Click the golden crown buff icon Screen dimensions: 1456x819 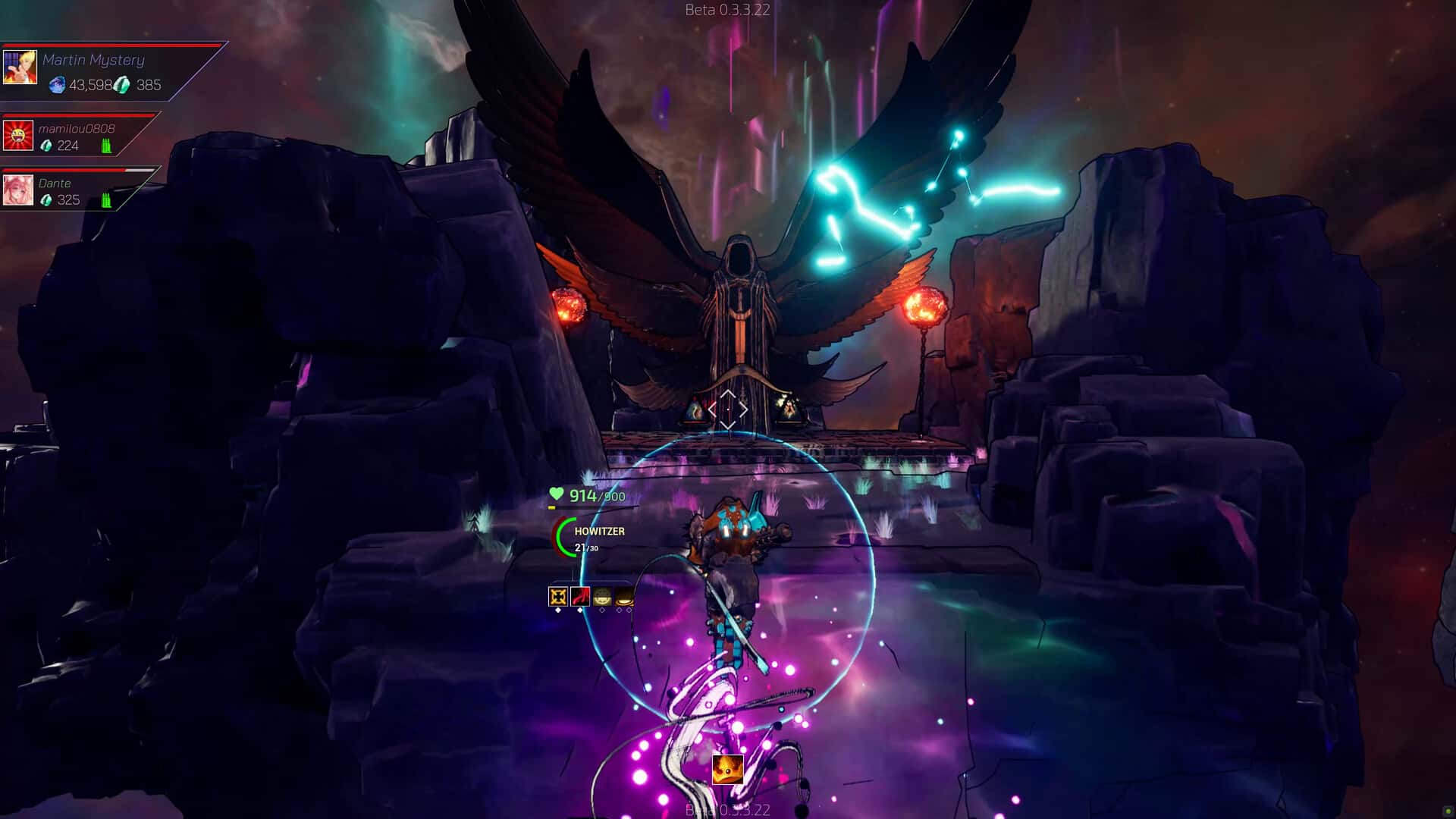point(727,770)
